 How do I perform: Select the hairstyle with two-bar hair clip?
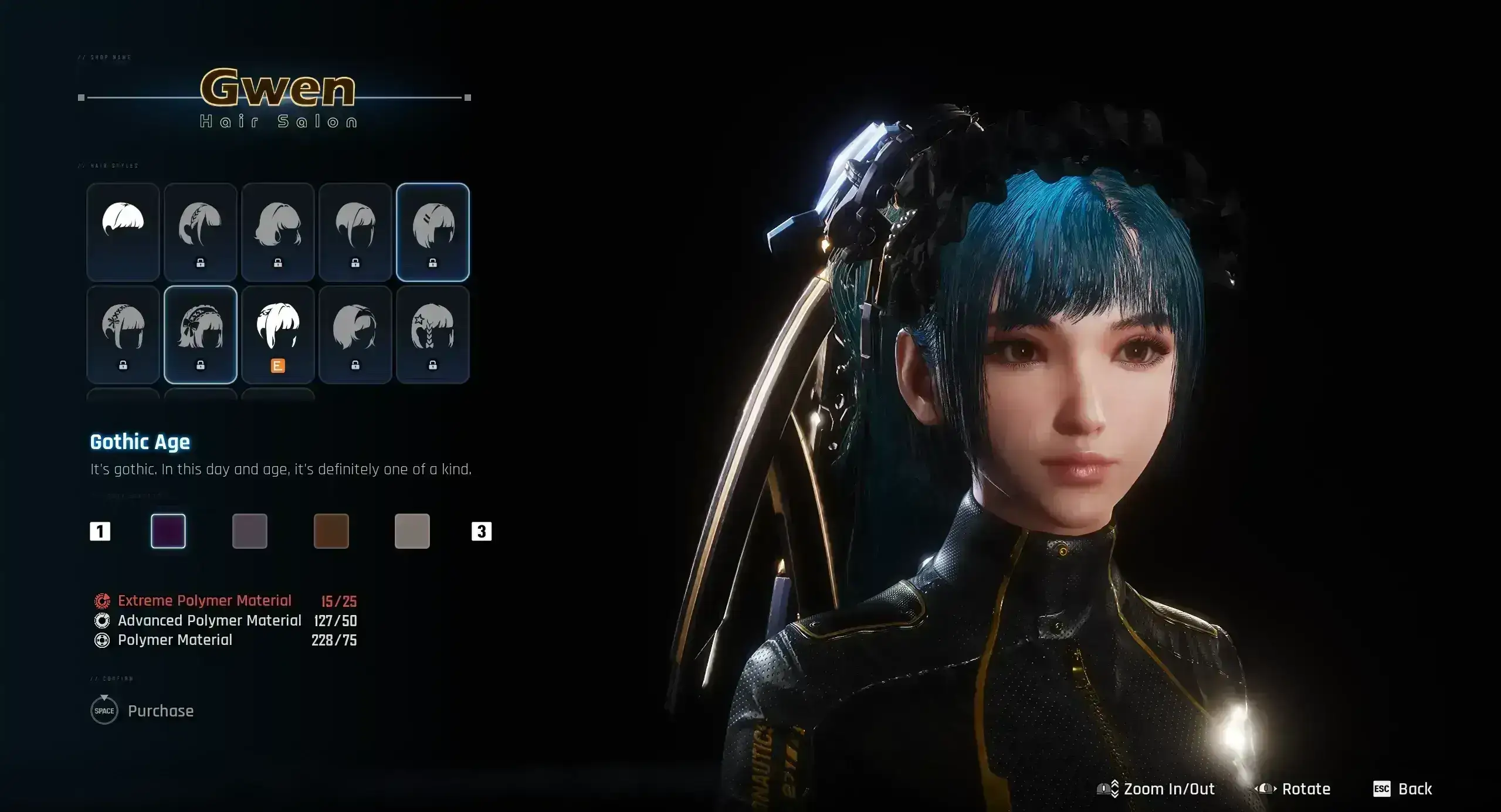pos(433,232)
